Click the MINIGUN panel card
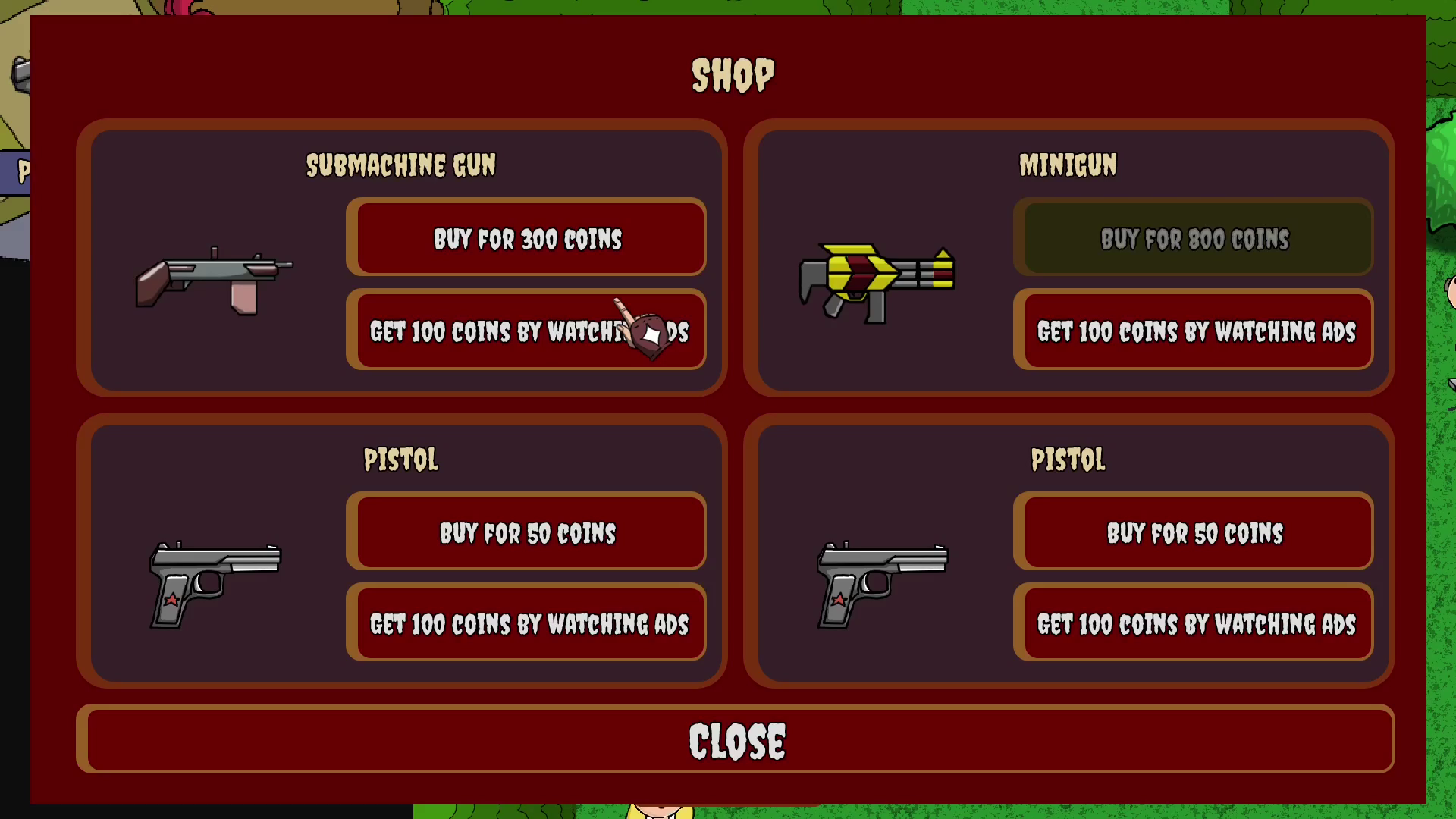Screen dimensions: 1456x819 [1069, 258]
